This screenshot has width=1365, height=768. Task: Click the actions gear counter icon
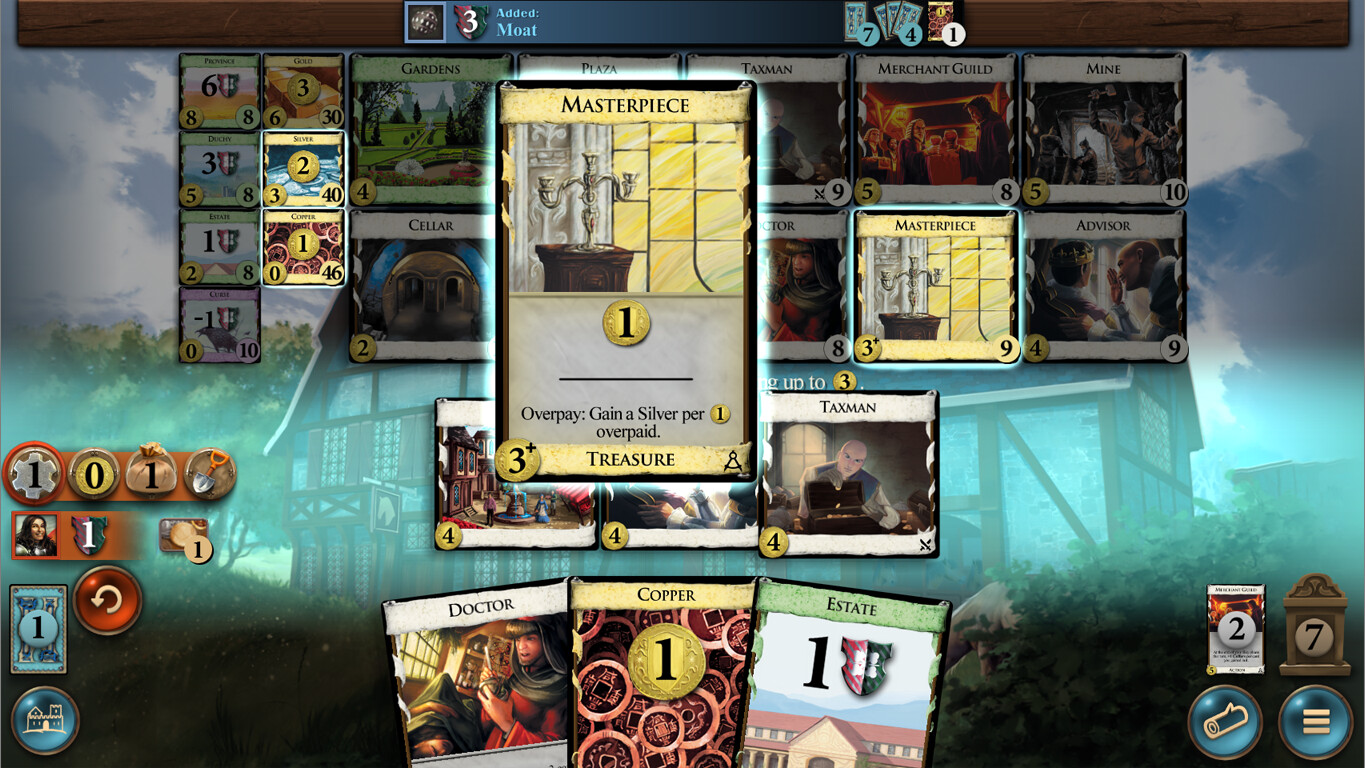click(x=32, y=474)
